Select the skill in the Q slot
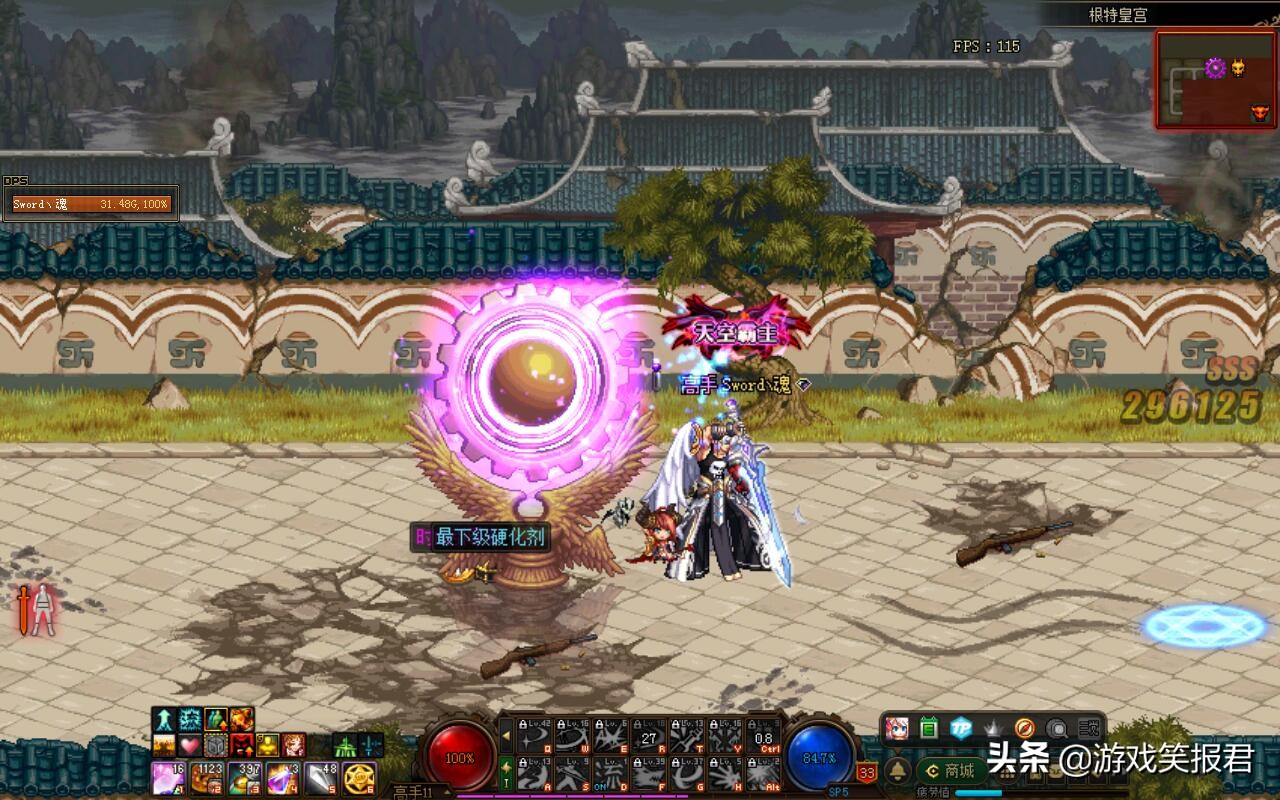1280x800 pixels. tap(532, 736)
